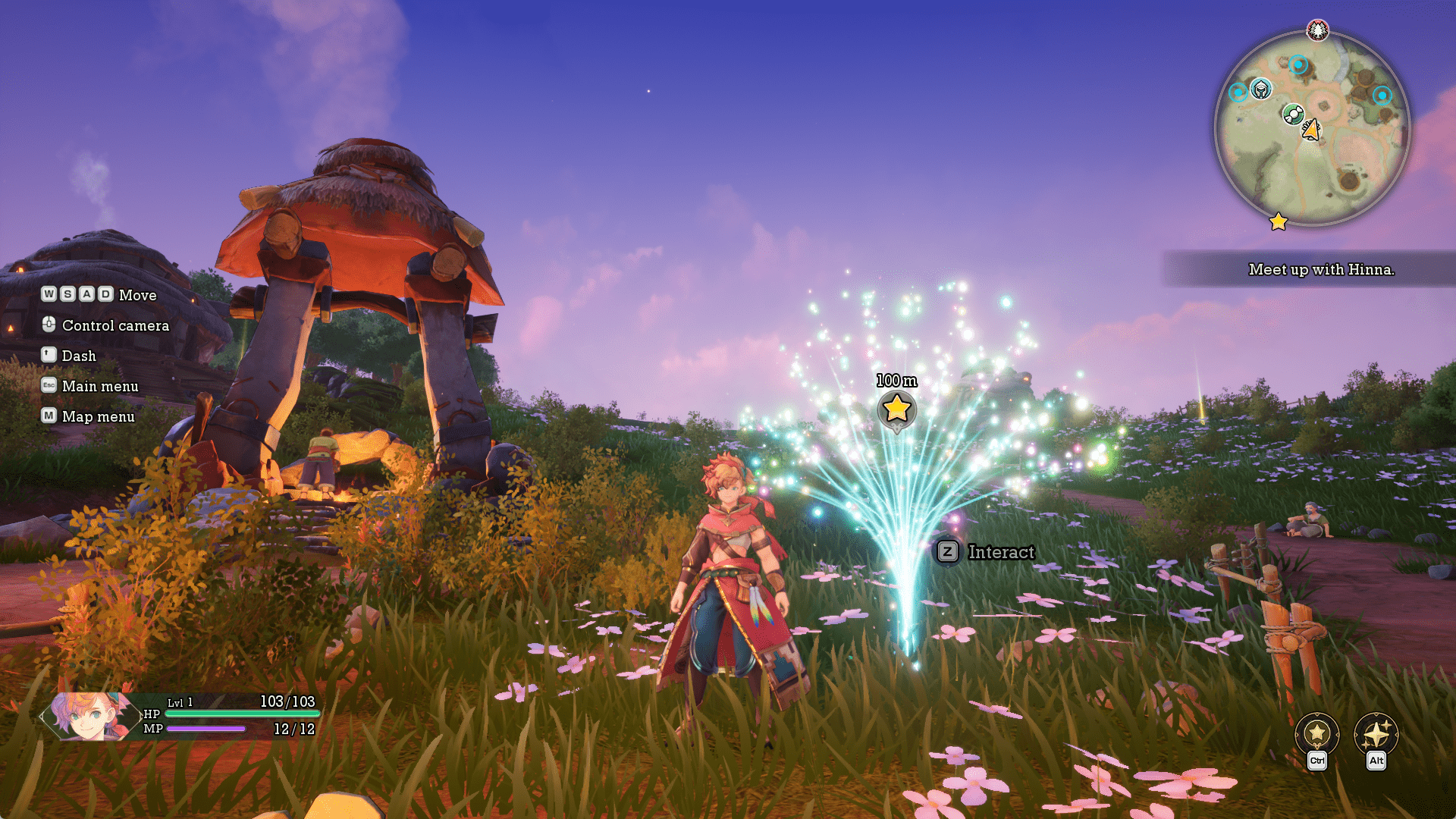Click the hero portrait beside the HP bar
Image resolution: width=1456 pixels, height=819 pixels.
coord(89,715)
